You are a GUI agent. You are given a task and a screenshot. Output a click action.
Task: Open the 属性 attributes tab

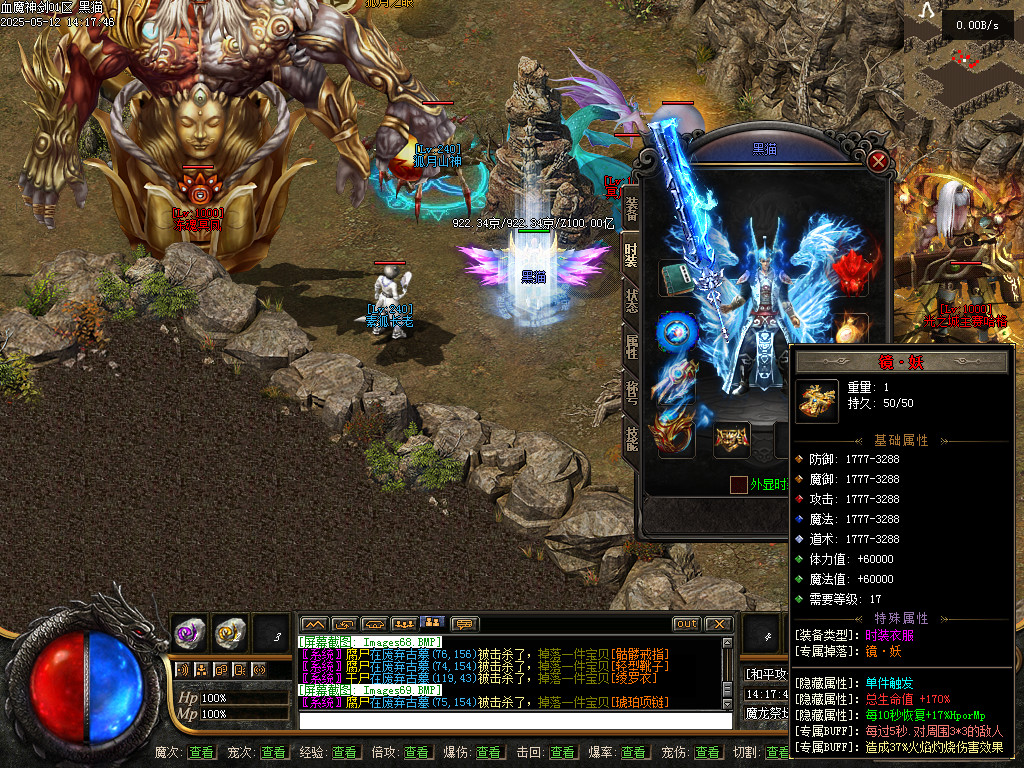pyautogui.click(x=631, y=347)
